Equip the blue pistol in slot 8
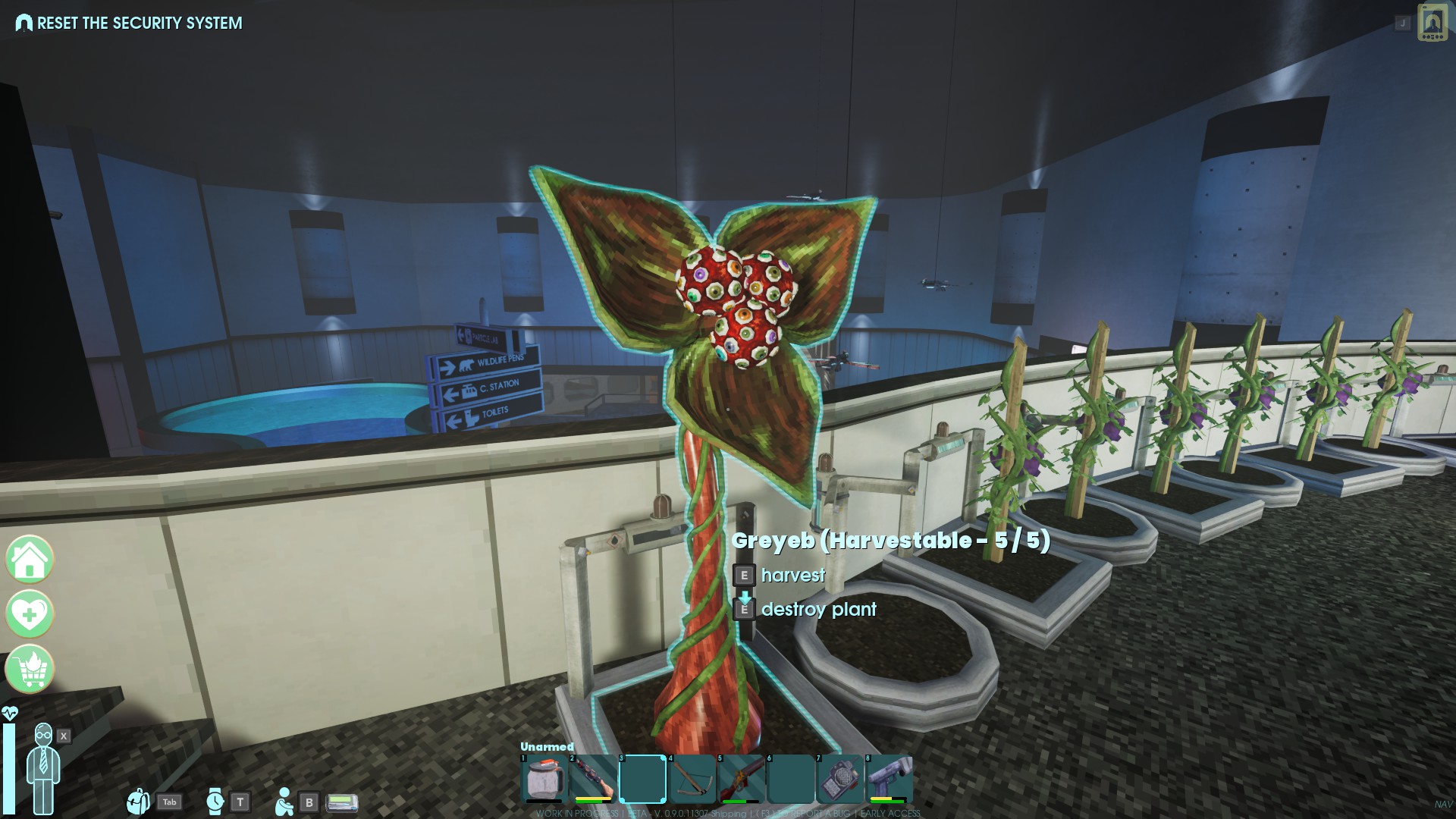 coord(890,778)
